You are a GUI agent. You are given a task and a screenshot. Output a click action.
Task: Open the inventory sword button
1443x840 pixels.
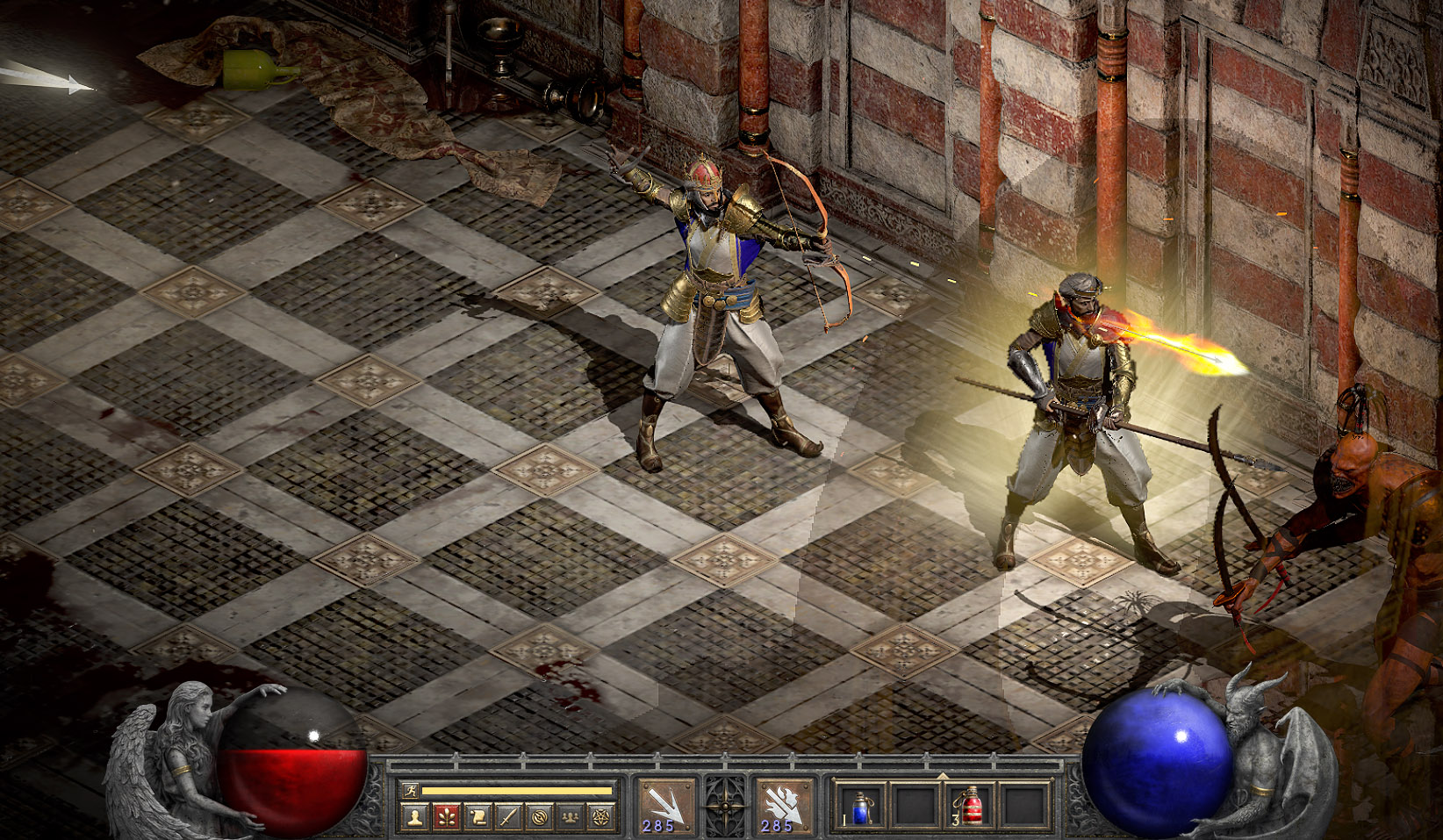(508, 817)
